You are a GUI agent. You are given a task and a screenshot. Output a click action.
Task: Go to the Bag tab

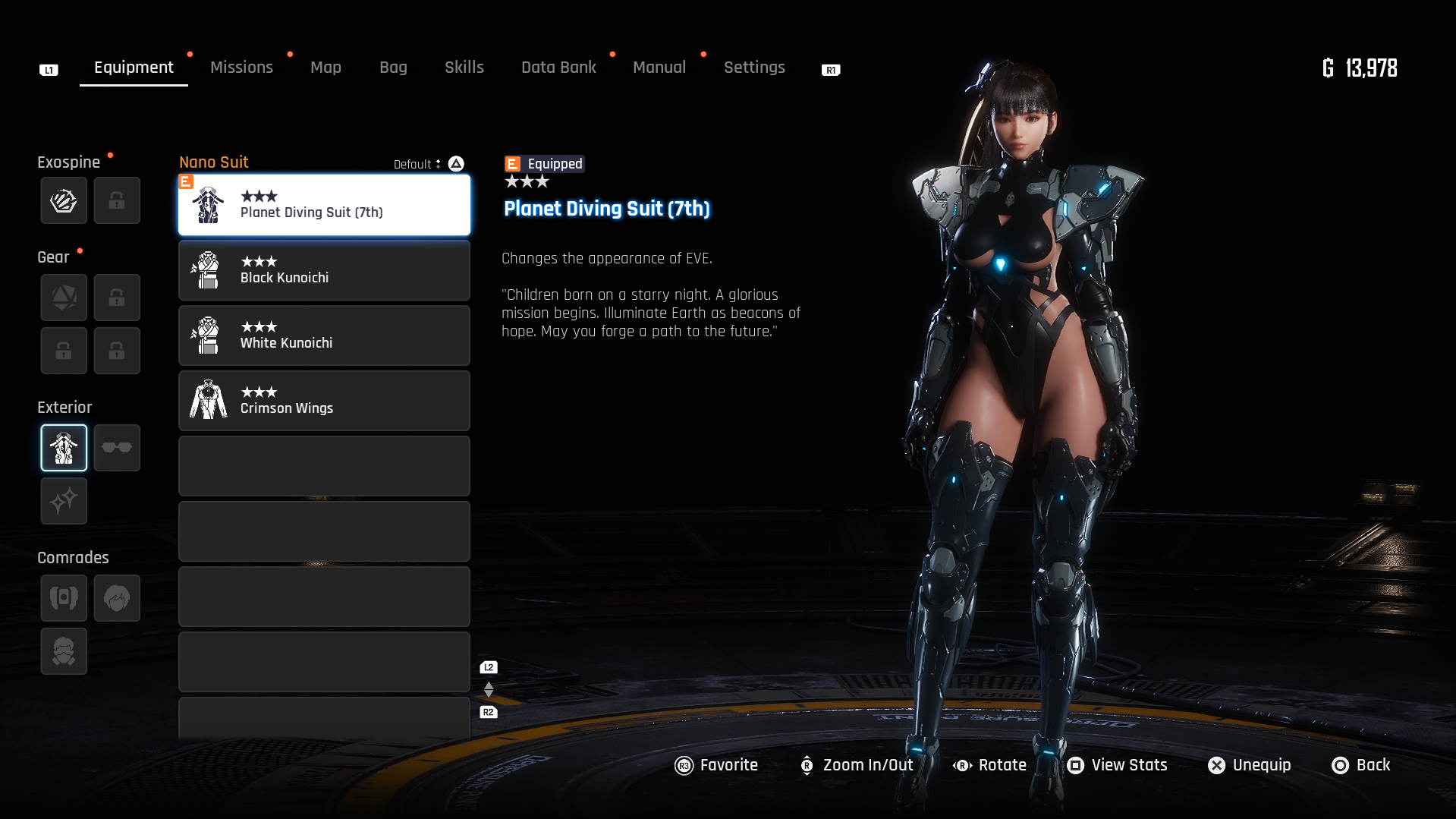coord(393,68)
